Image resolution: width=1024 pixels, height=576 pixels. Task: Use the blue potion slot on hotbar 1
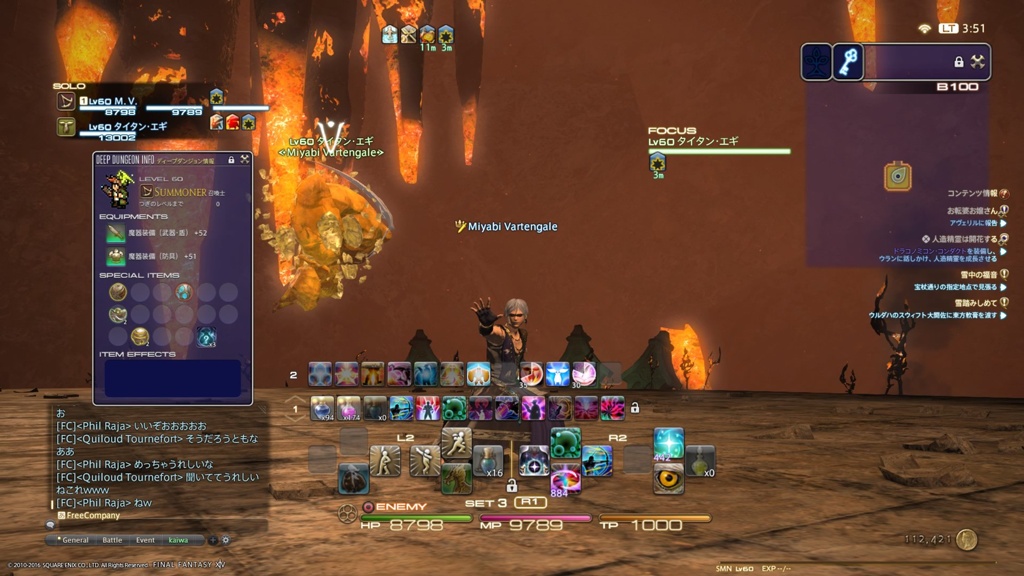[322, 408]
